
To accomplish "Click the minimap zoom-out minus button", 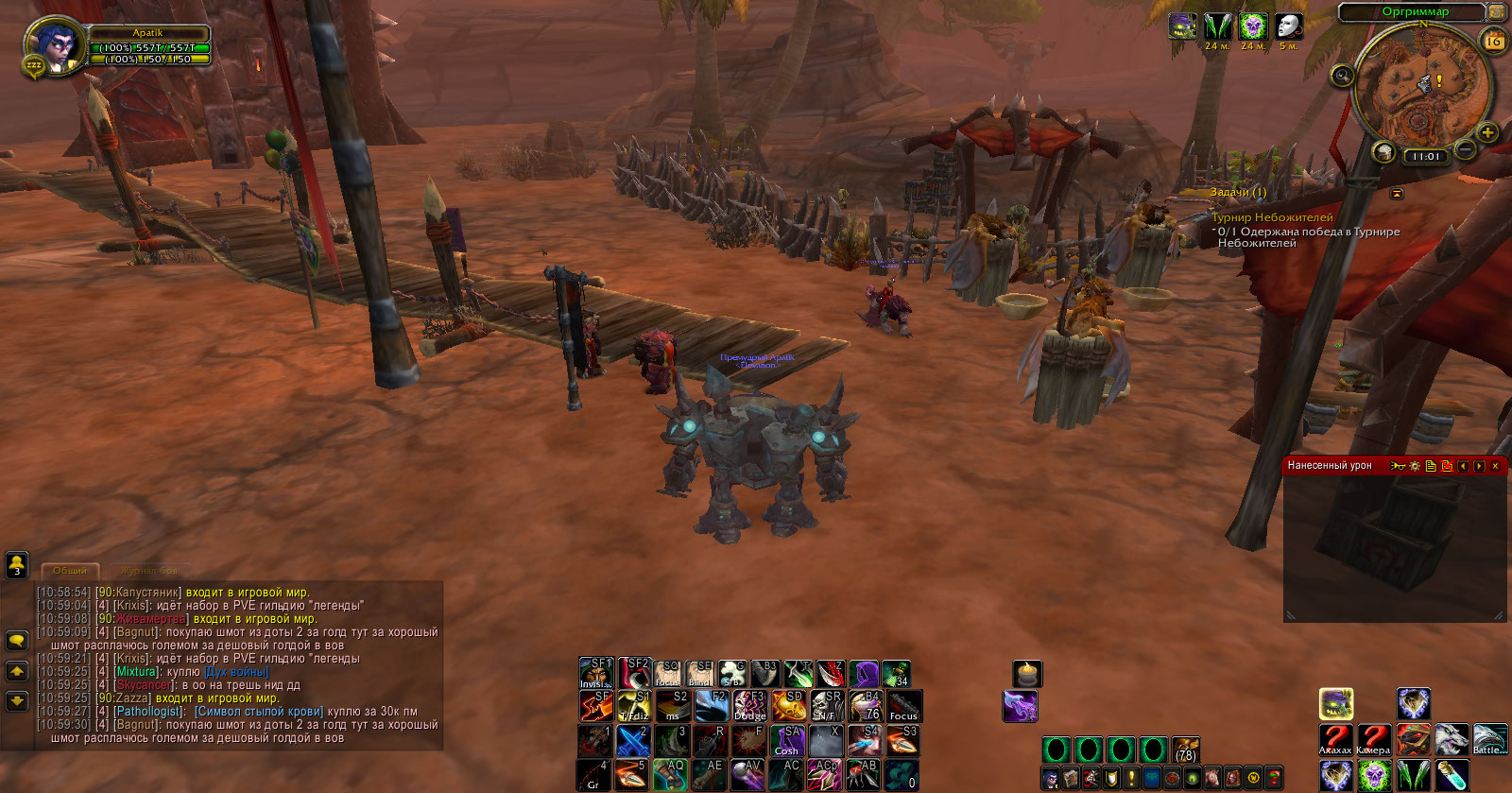I will point(1465,149).
